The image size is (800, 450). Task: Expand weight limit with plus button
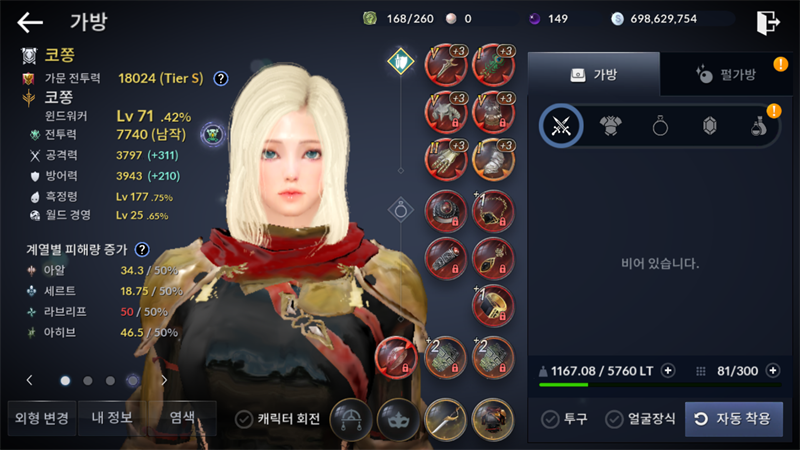click(668, 371)
